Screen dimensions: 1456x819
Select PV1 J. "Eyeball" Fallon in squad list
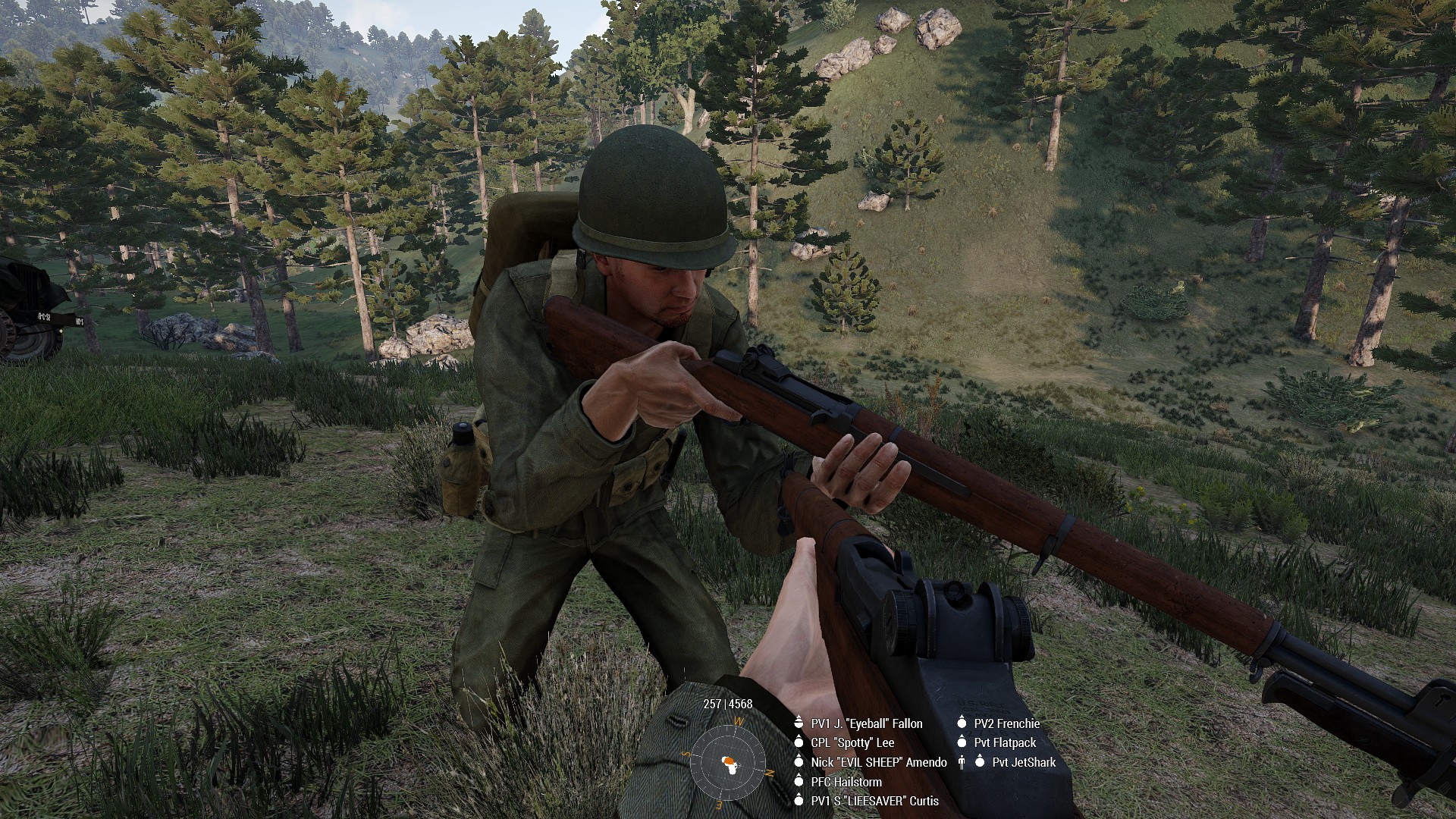tap(866, 723)
